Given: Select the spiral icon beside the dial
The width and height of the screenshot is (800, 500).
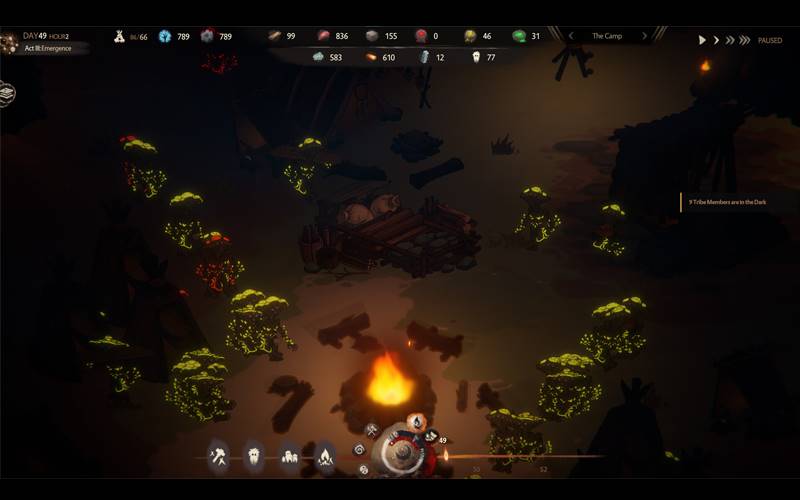Looking at the screenshot, I should pos(361,450).
